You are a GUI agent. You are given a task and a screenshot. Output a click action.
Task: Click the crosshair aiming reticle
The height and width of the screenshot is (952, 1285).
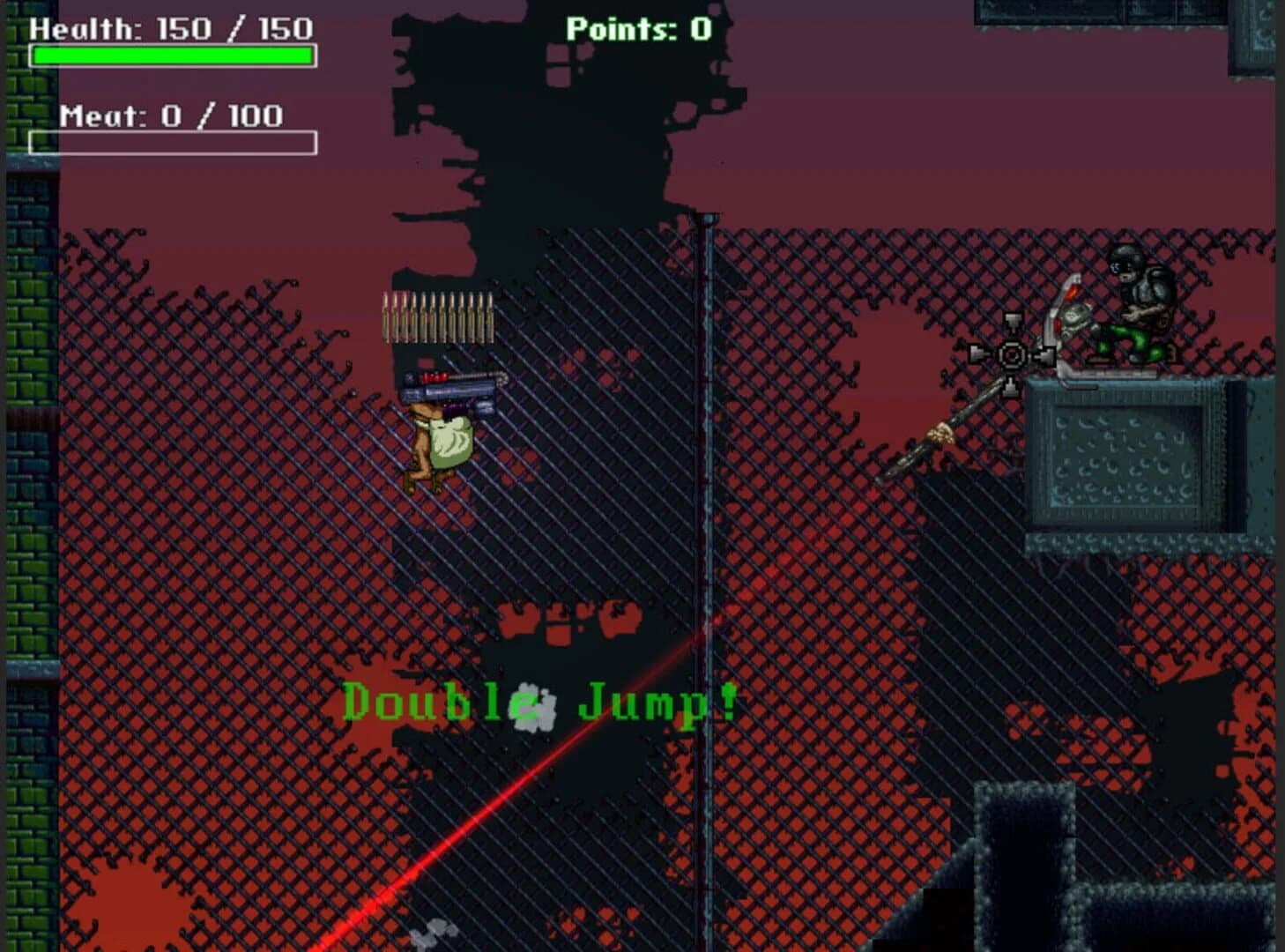[1010, 354]
